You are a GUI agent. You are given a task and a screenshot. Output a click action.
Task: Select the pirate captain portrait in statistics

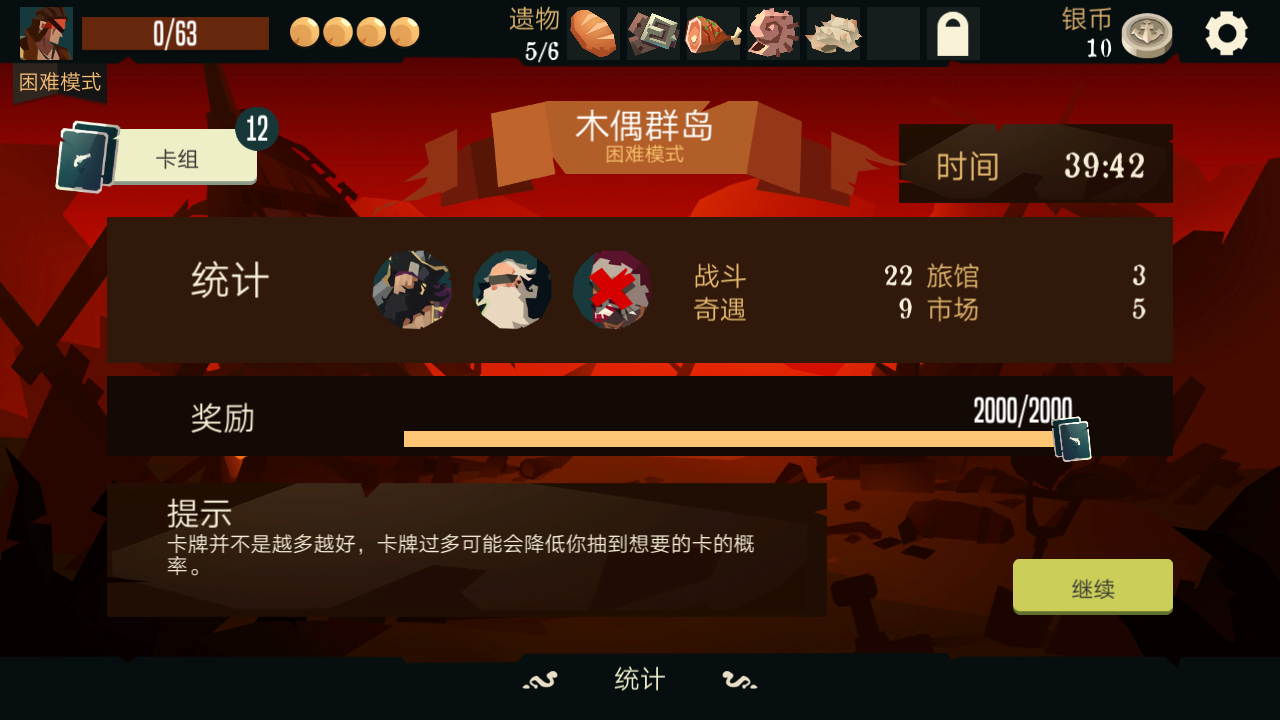point(412,289)
